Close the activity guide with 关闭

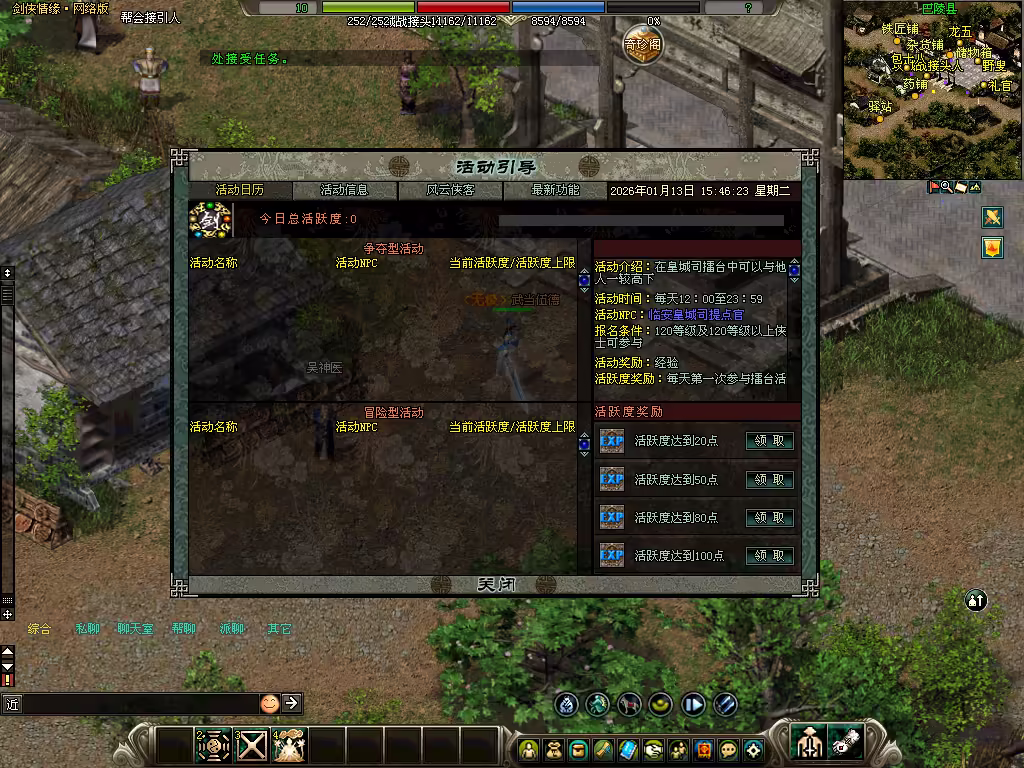(496, 585)
